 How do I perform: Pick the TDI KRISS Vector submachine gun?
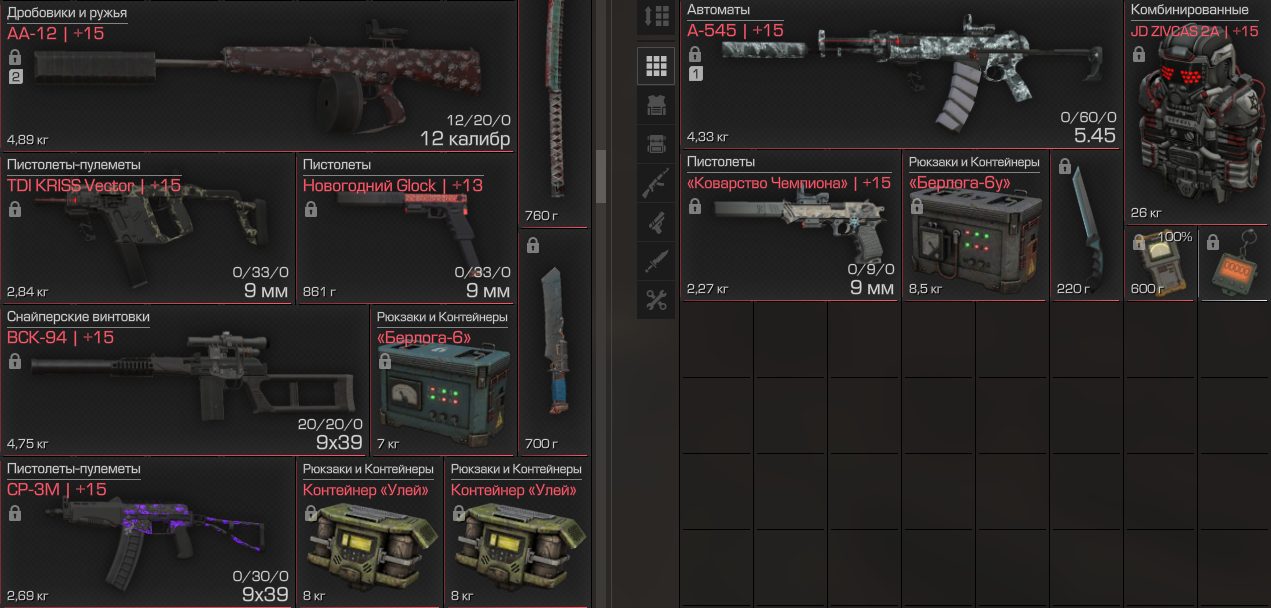[148, 230]
